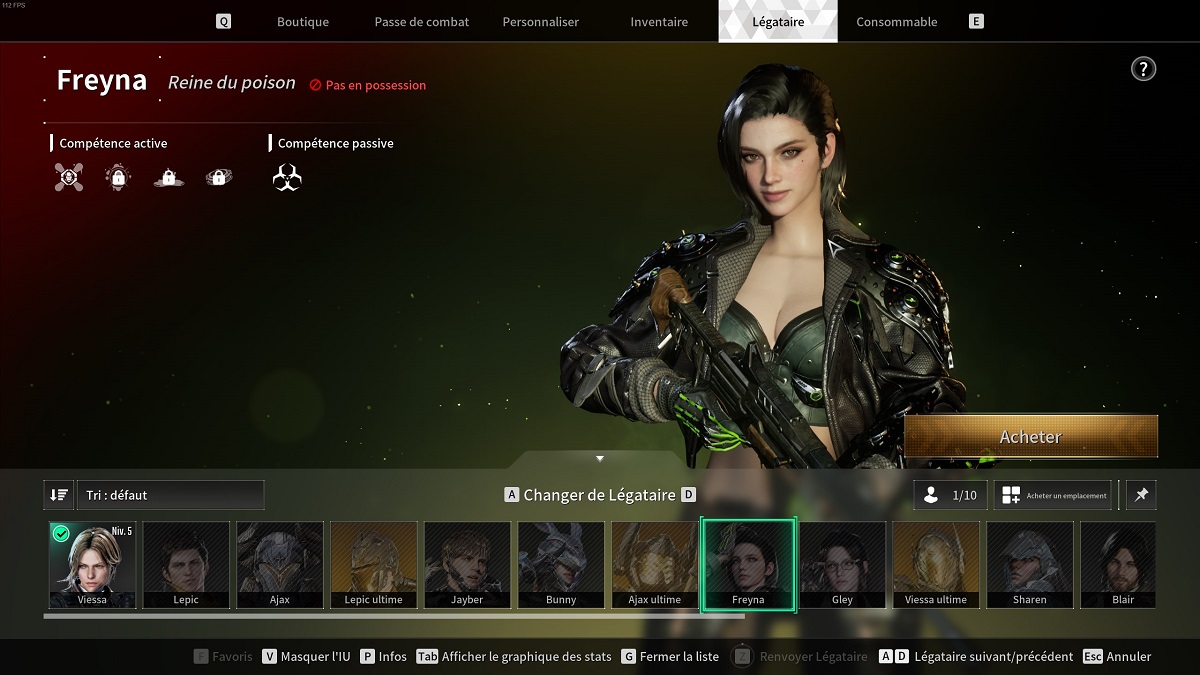Open the Inventaire tab
The height and width of the screenshot is (675, 1200).
pyautogui.click(x=659, y=22)
